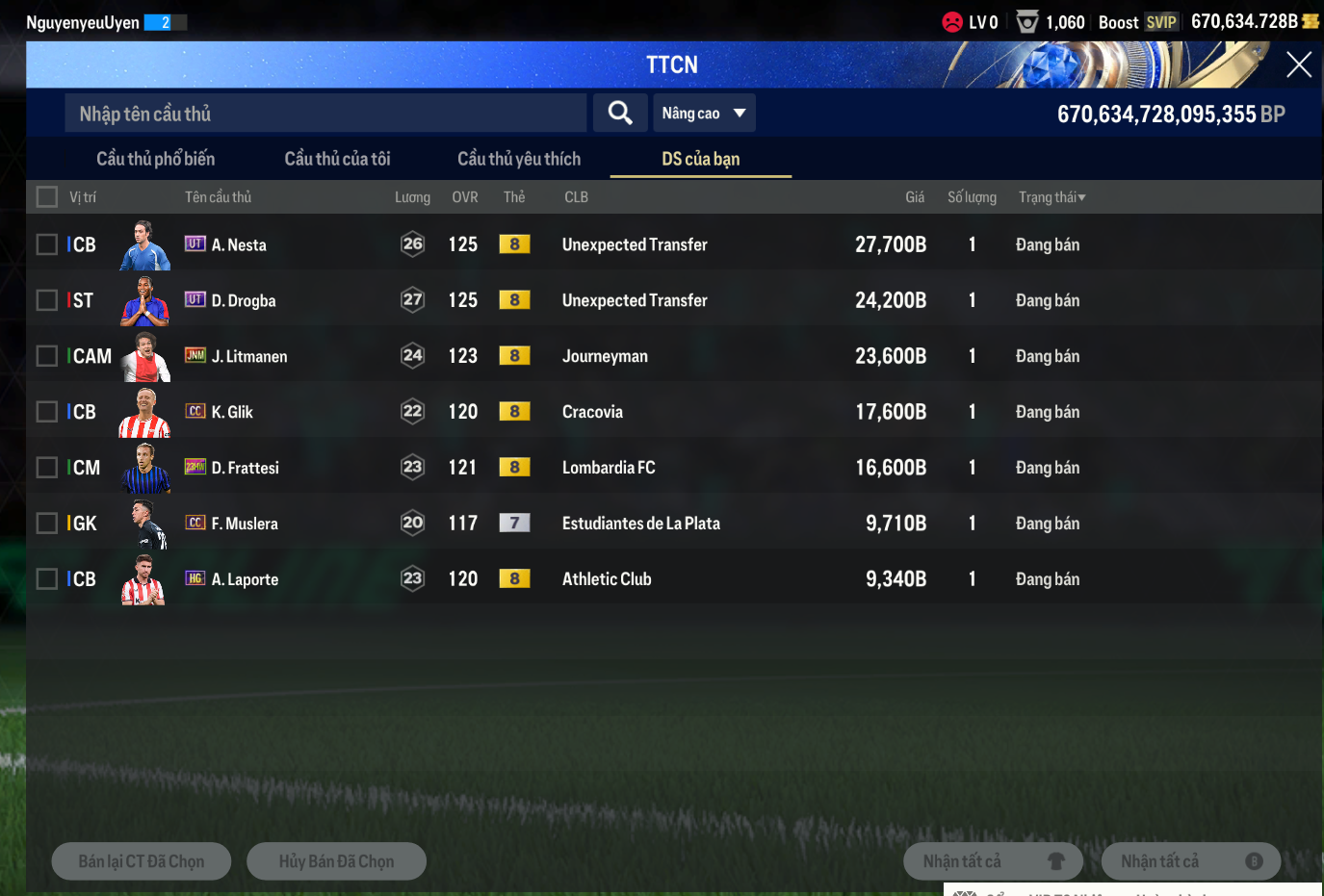Click the player name search field
The width and height of the screenshot is (1324, 896).
click(325, 114)
